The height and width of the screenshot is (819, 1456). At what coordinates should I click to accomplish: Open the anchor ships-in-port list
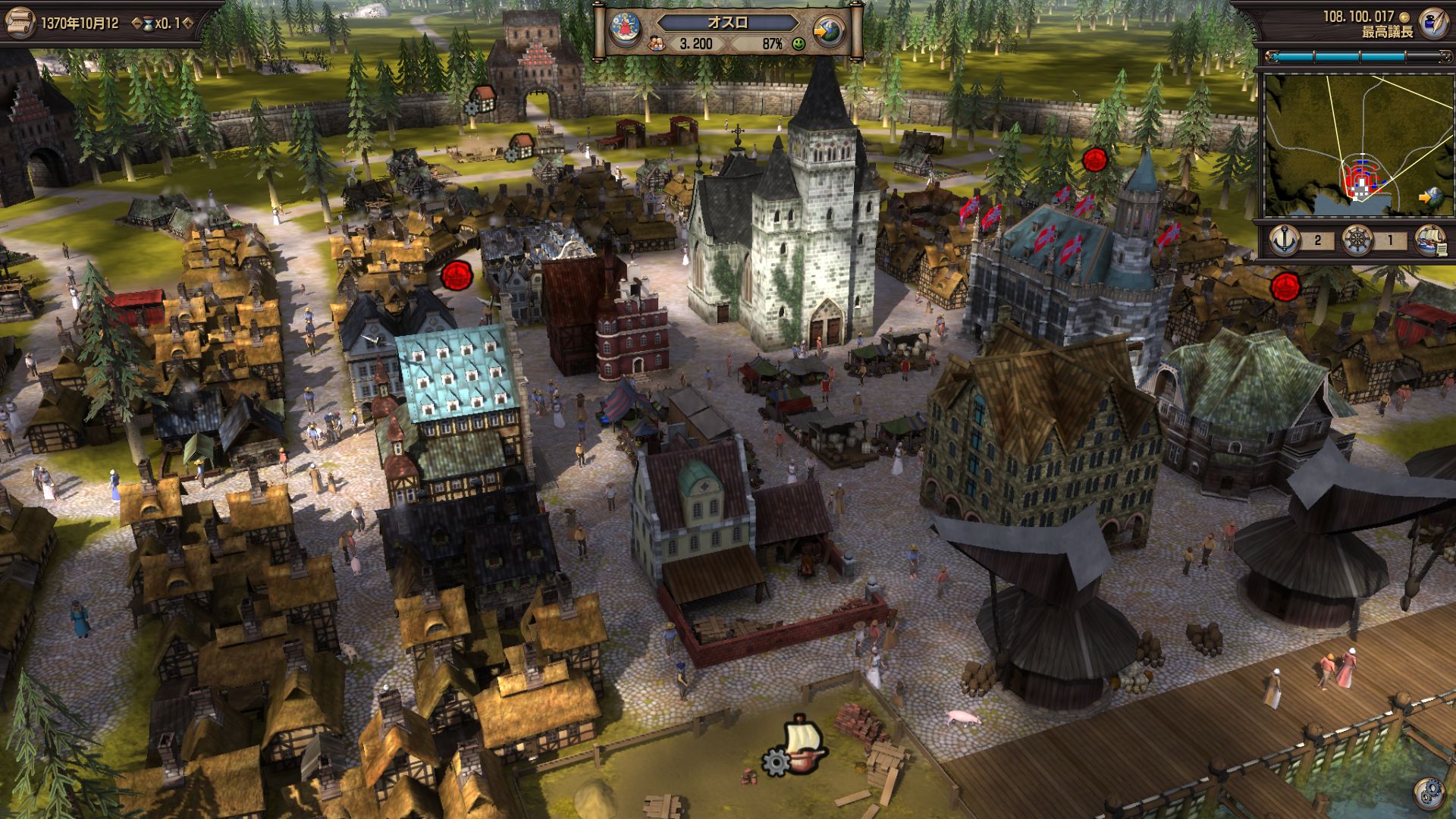1285,240
